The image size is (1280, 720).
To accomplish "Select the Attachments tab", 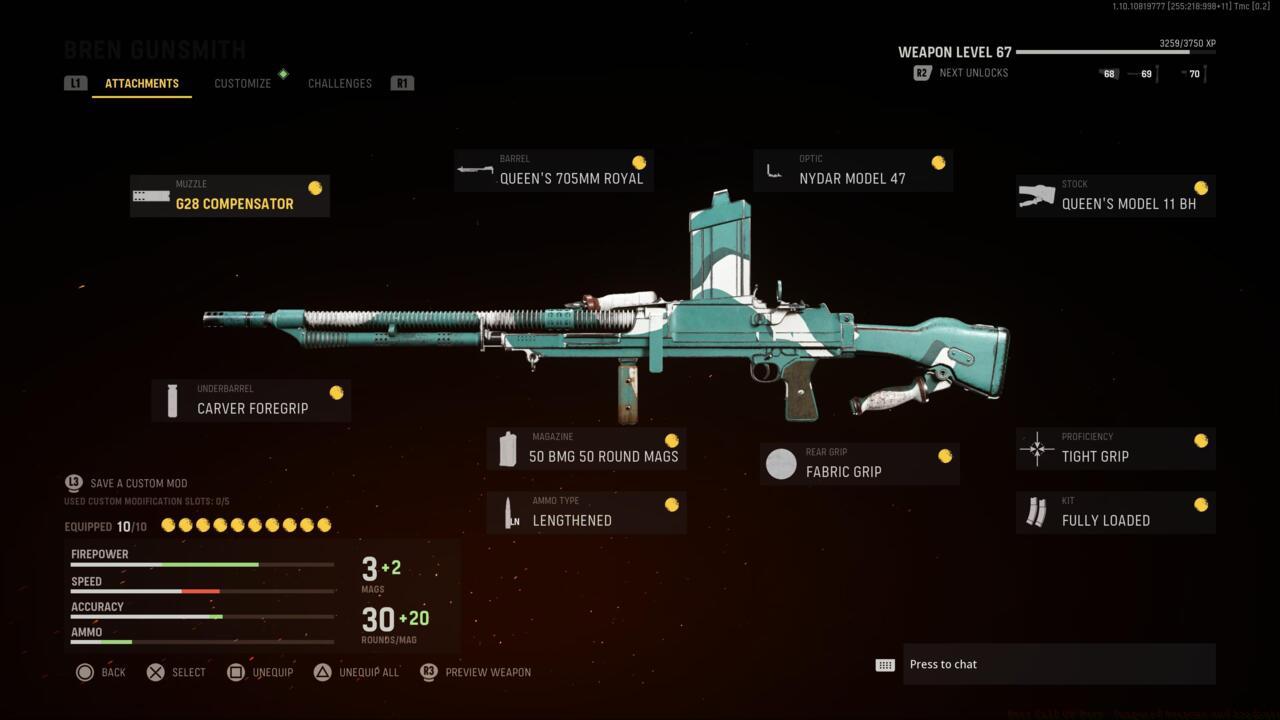I will [x=141, y=83].
